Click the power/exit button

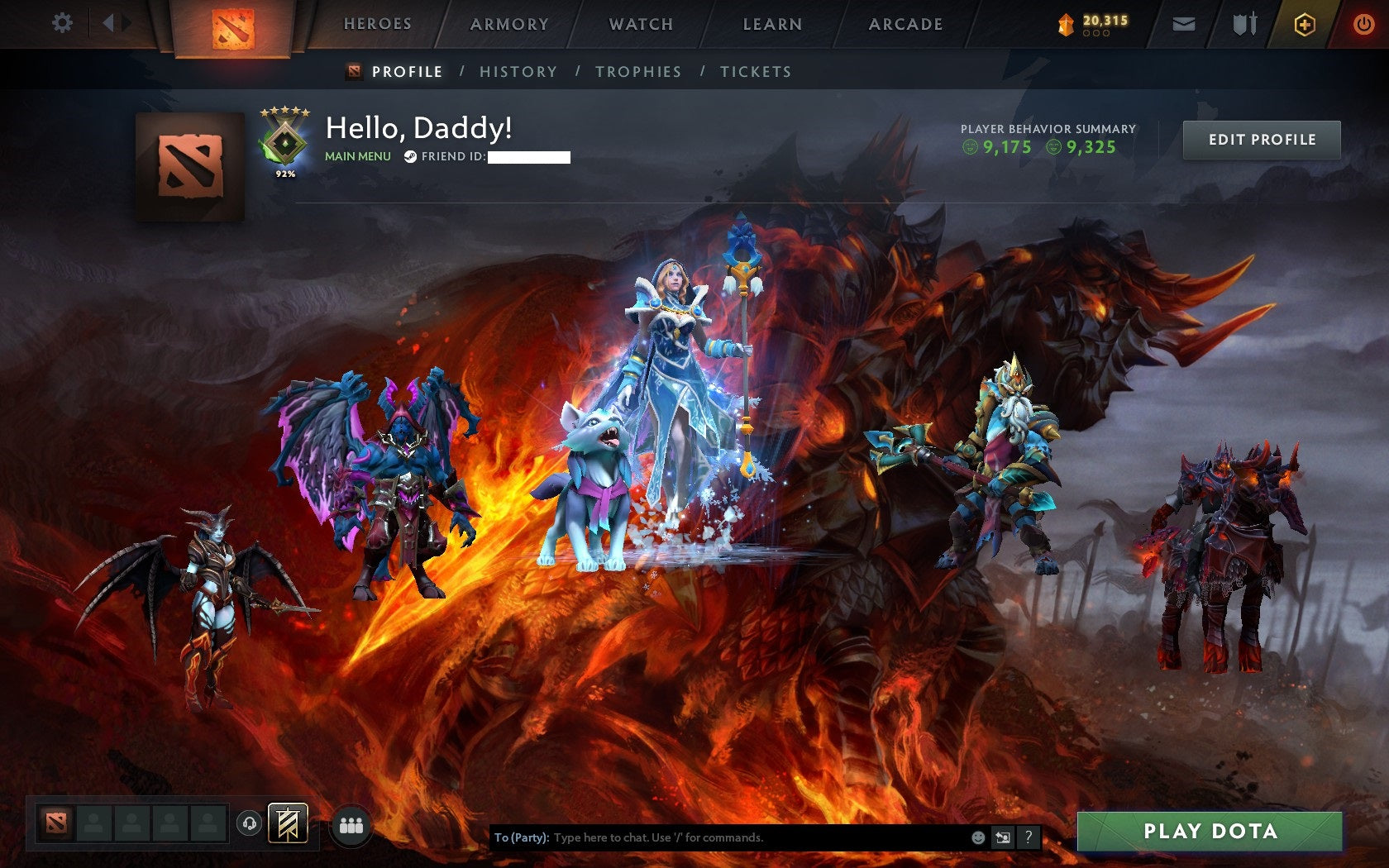[x=1363, y=24]
